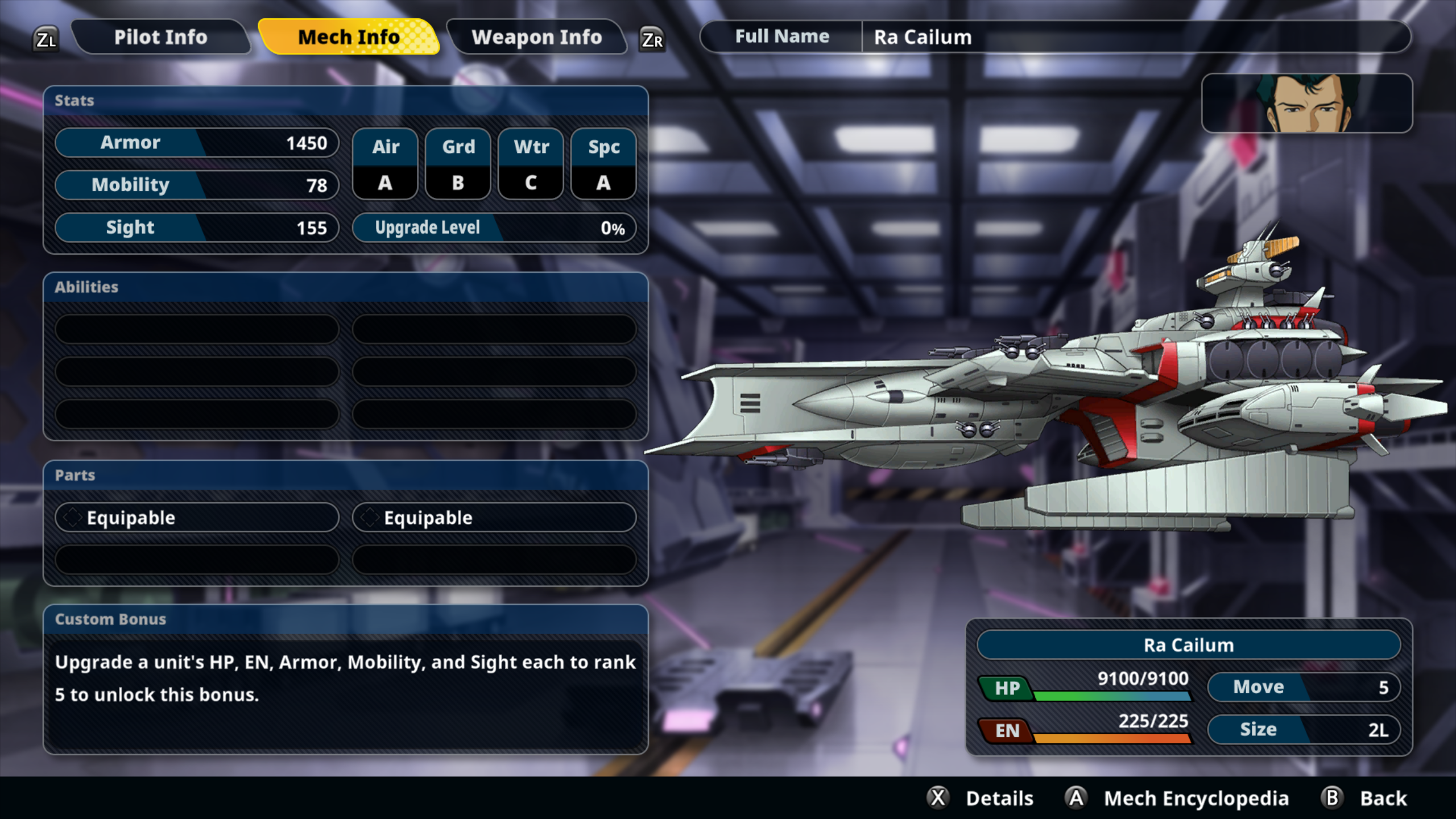Select the Mech Info tab
This screenshot has width=1456, height=819.
(x=349, y=38)
